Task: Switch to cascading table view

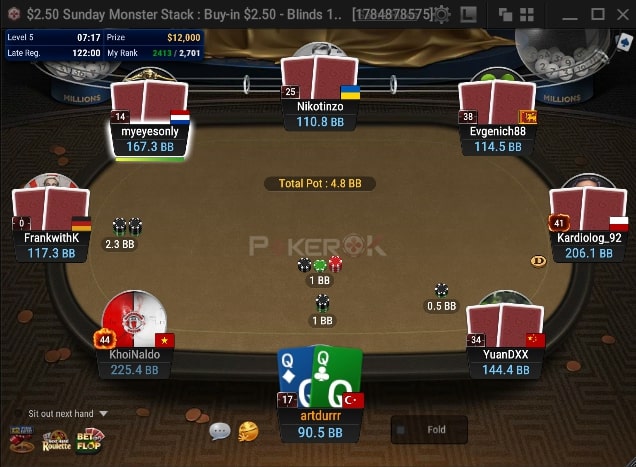Action: [505, 15]
